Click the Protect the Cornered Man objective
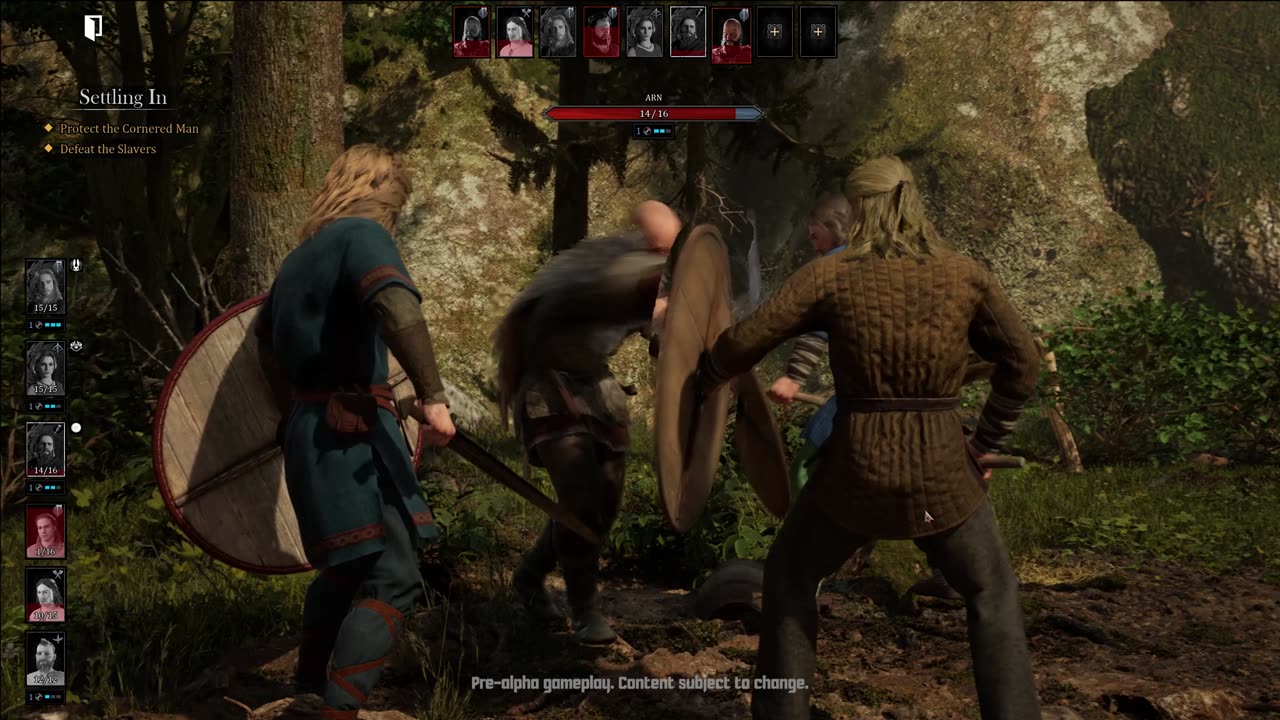 point(129,129)
